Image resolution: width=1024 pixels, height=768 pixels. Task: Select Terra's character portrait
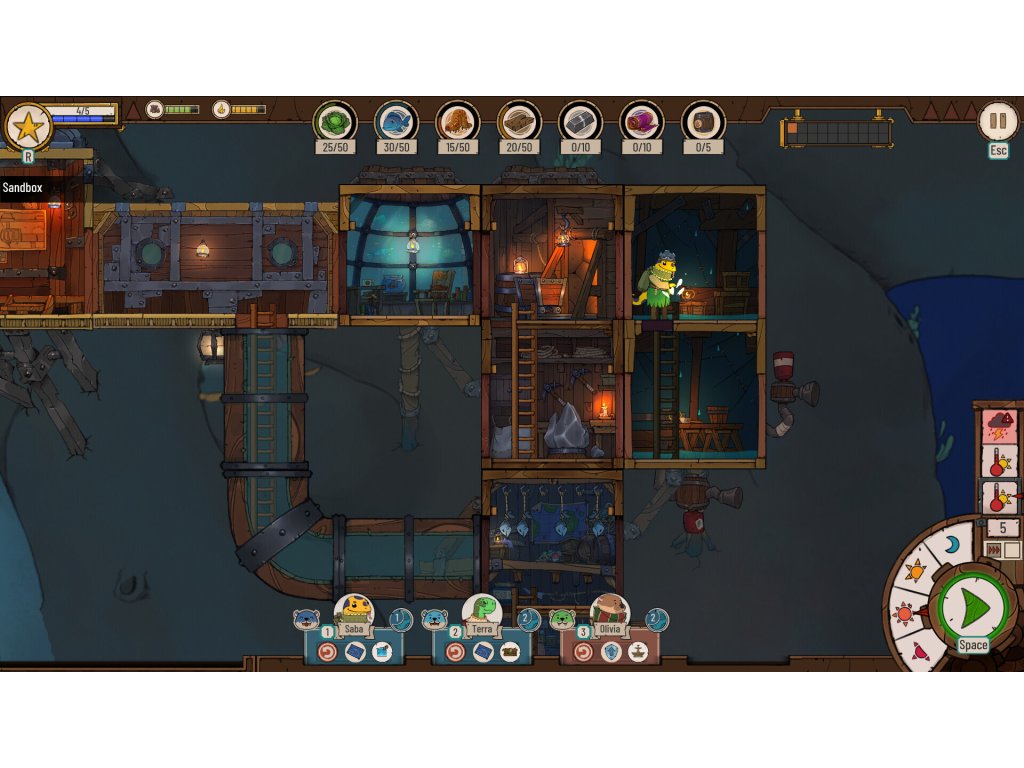(x=482, y=608)
